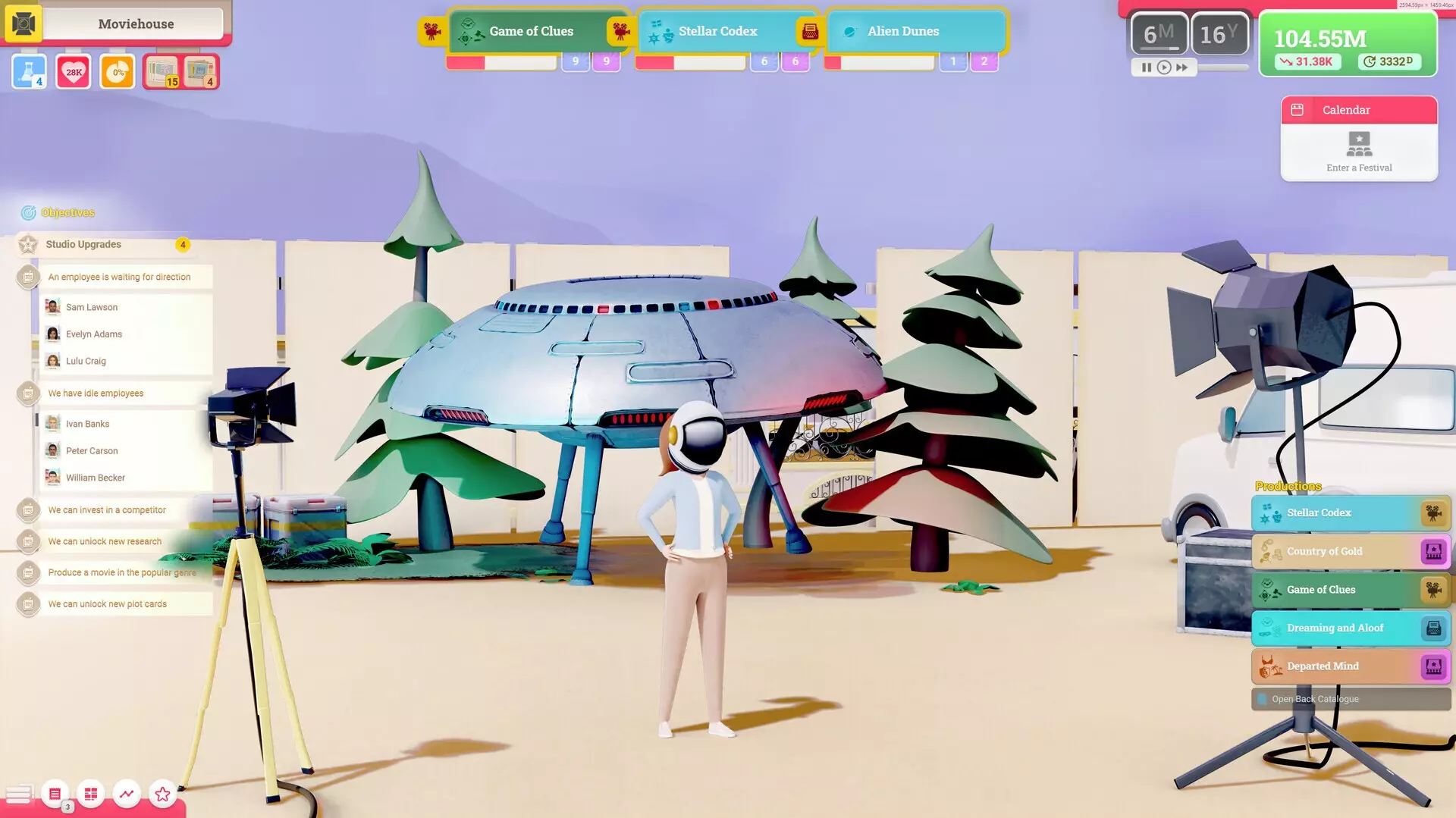Enable play speed on the time controls

click(1163, 67)
